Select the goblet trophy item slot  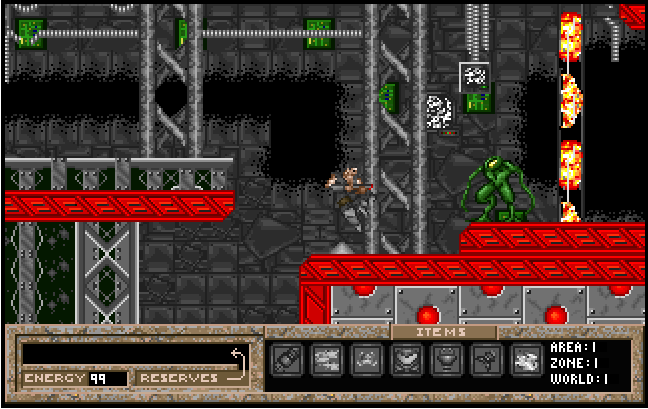[446, 360]
